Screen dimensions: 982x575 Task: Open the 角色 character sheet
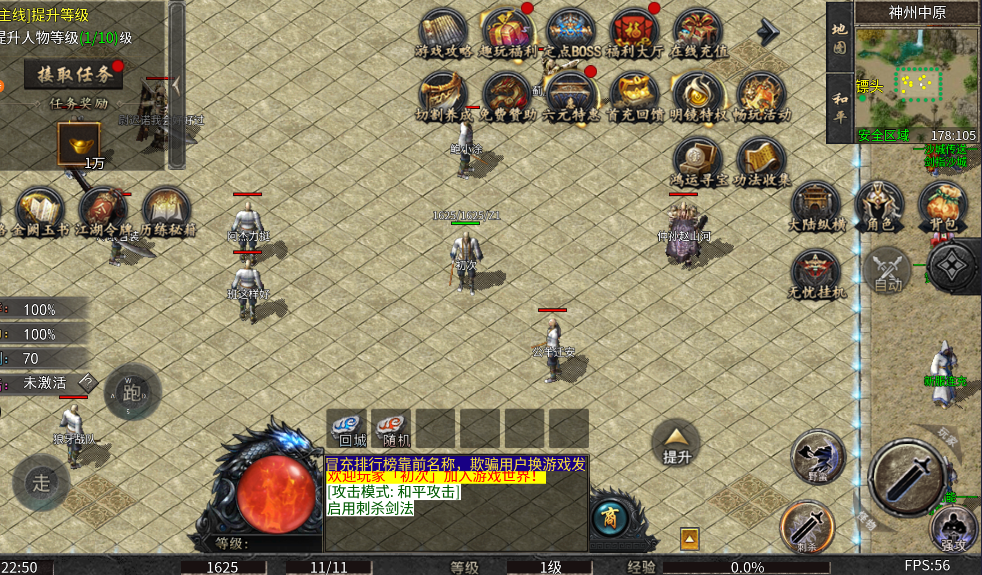[x=880, y=204]
